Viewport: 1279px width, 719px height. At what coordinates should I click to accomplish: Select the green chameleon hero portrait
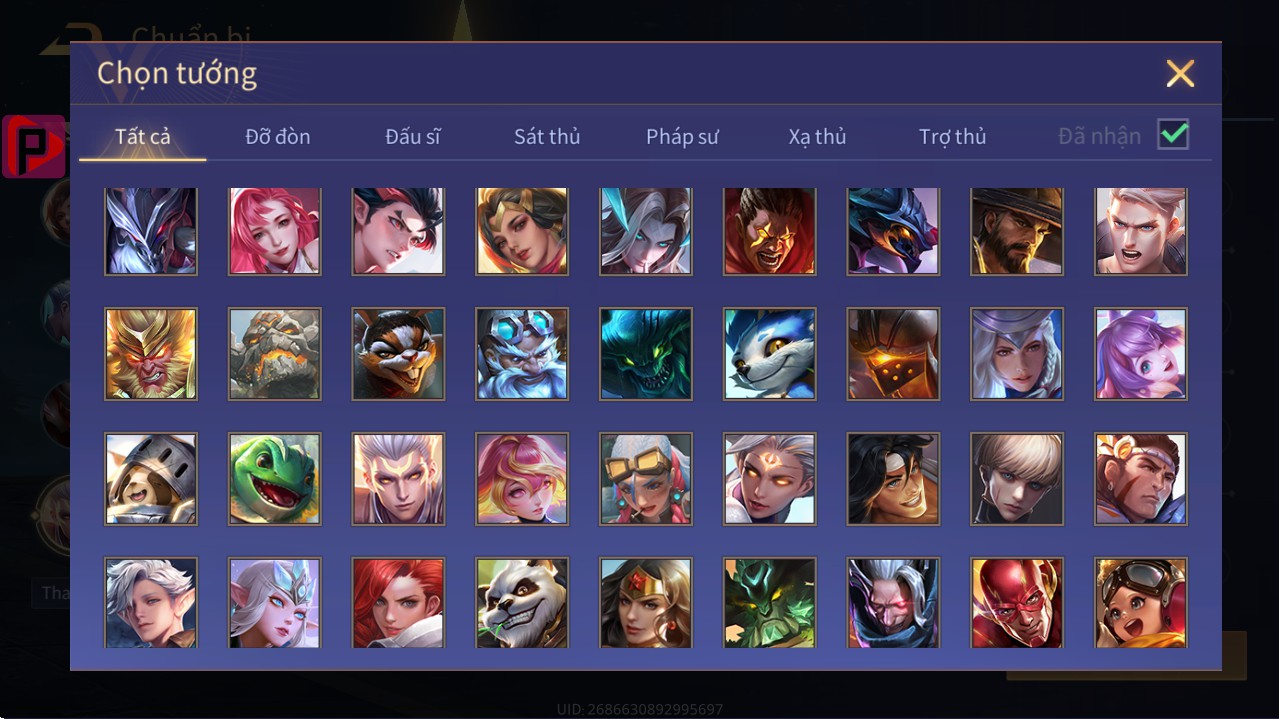coord(275,479)
